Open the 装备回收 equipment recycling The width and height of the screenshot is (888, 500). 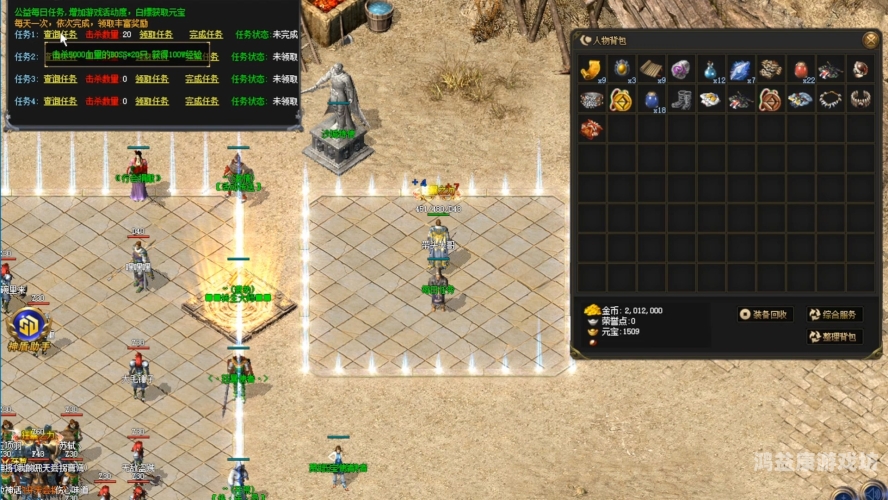click(x=765, y=314)
